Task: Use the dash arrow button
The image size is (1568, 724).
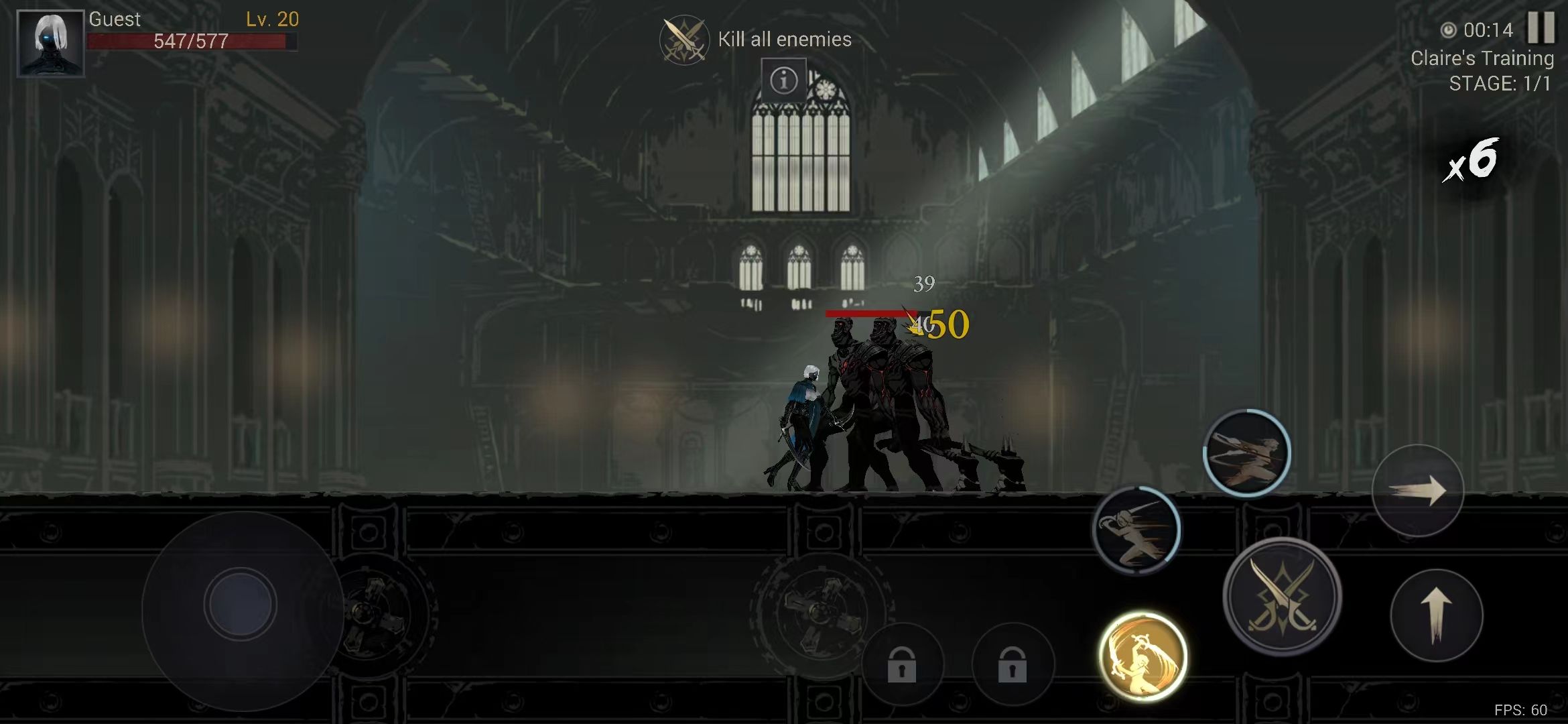Action: [x=1417, y=490]
